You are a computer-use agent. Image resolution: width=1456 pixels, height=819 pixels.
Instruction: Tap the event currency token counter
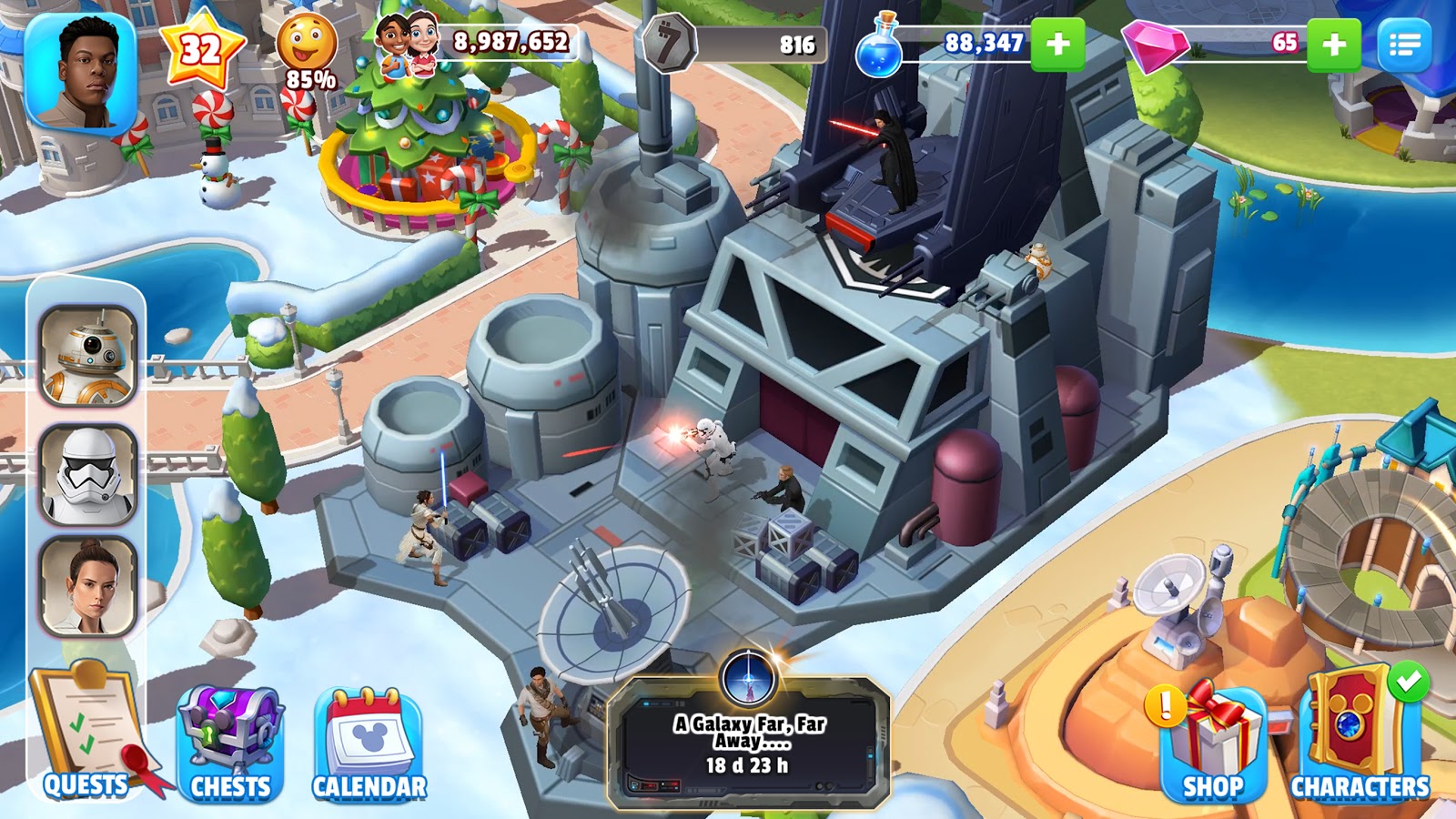tap(669, 44)
